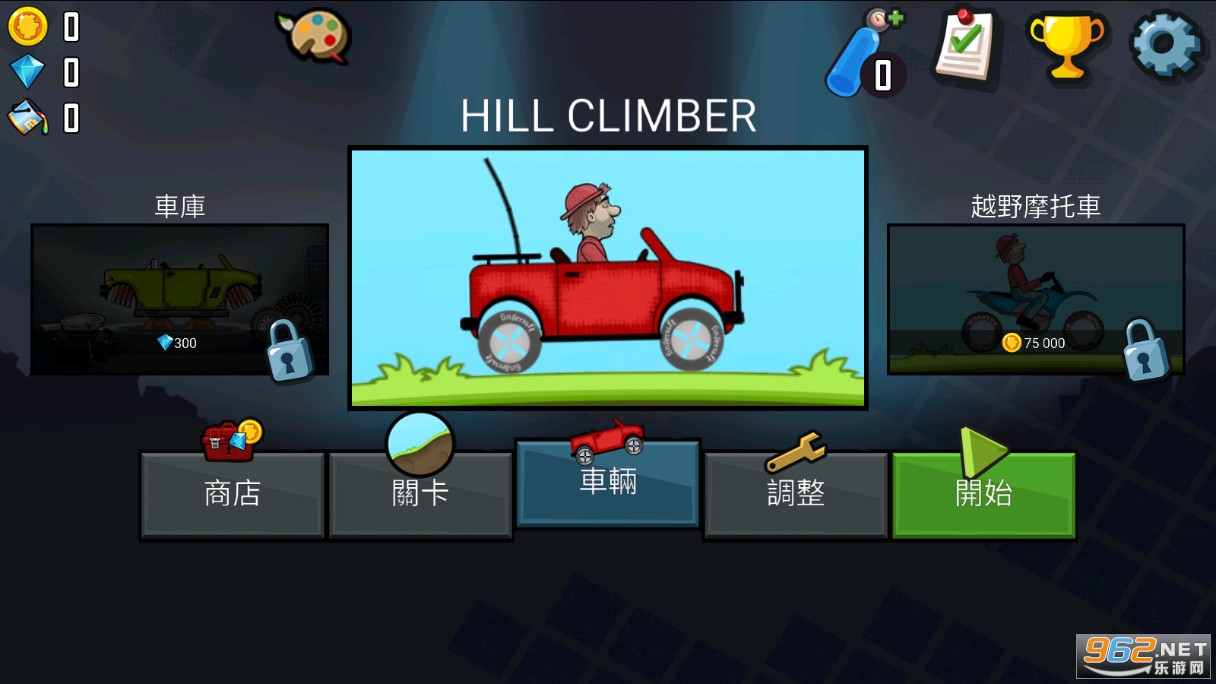This screenshot has width=1216, height=684.
Task: Choose the locked 越野摩托車 motocross bike
Action: pyautogui.click(x=1036, y=299)
